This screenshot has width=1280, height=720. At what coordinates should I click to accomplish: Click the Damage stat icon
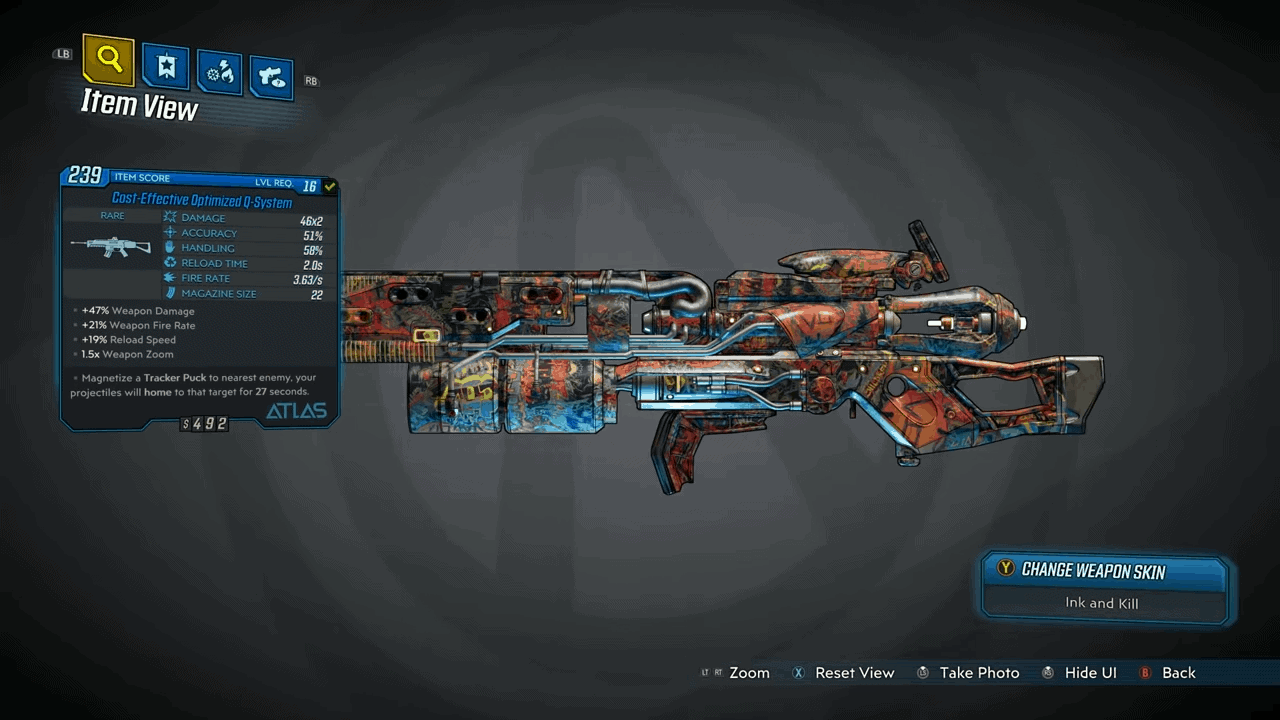click(x=170, y=217)
